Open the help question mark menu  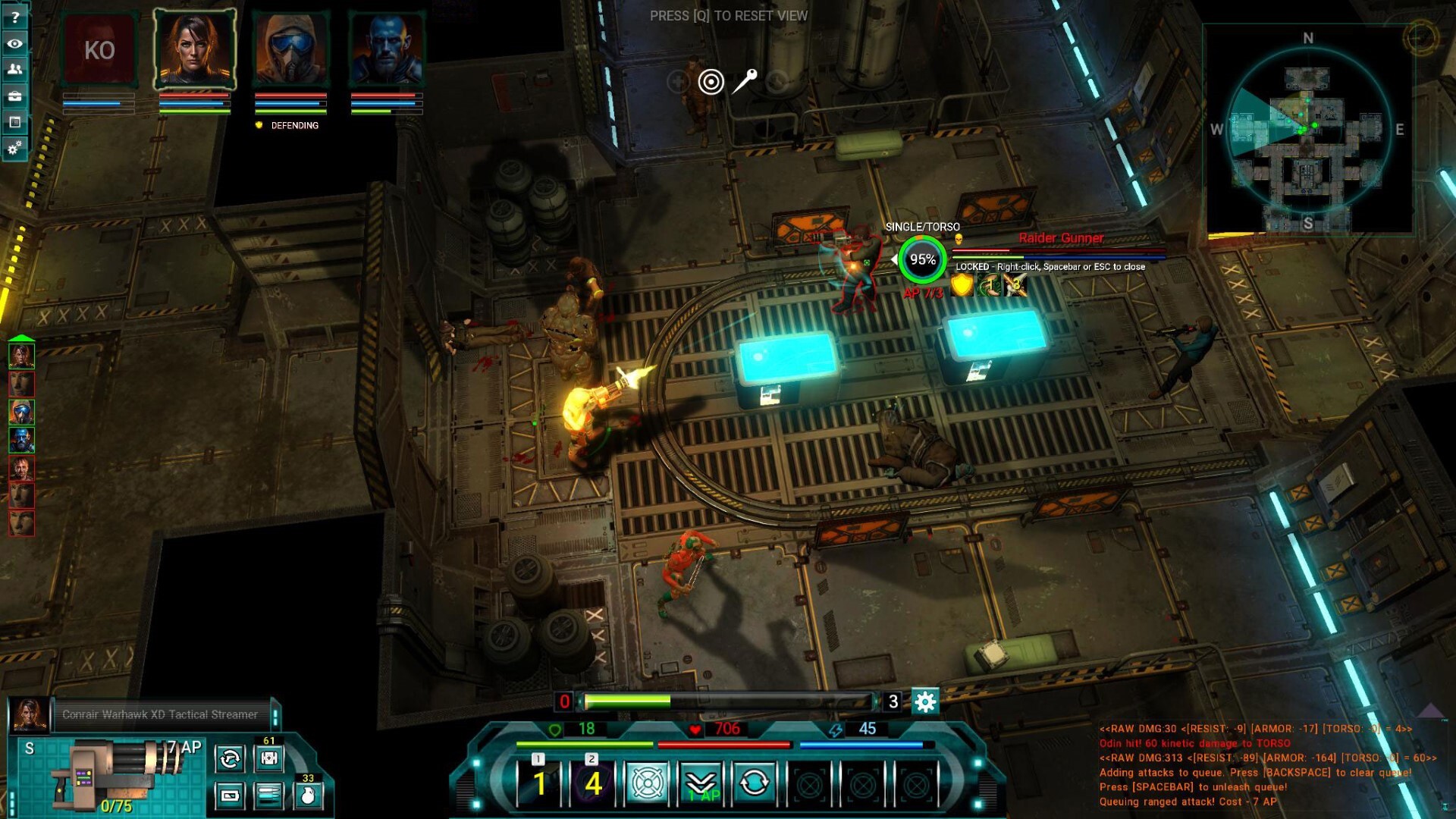click(x=15, y=17)
